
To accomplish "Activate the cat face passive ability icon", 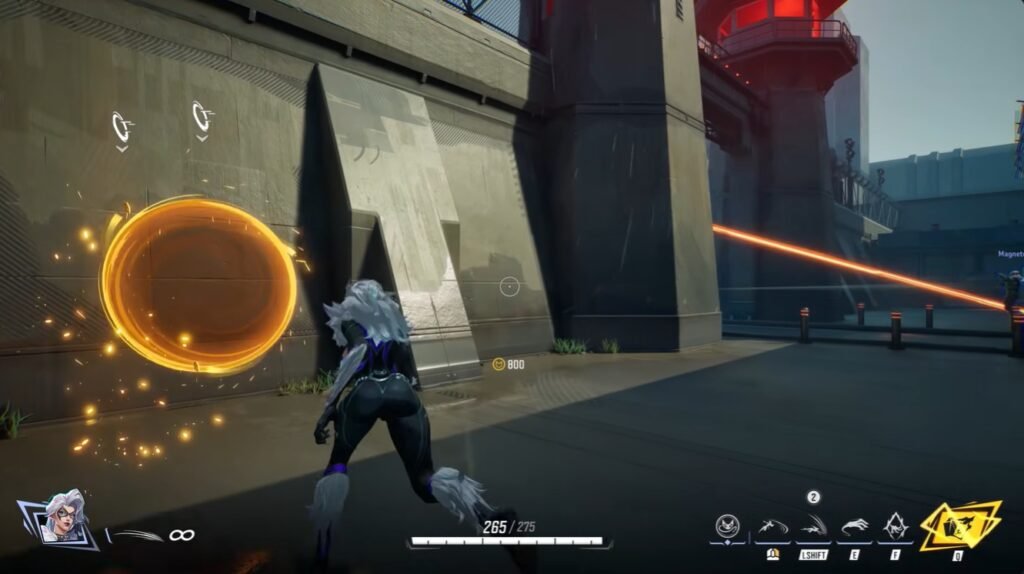I will point(728,526).
